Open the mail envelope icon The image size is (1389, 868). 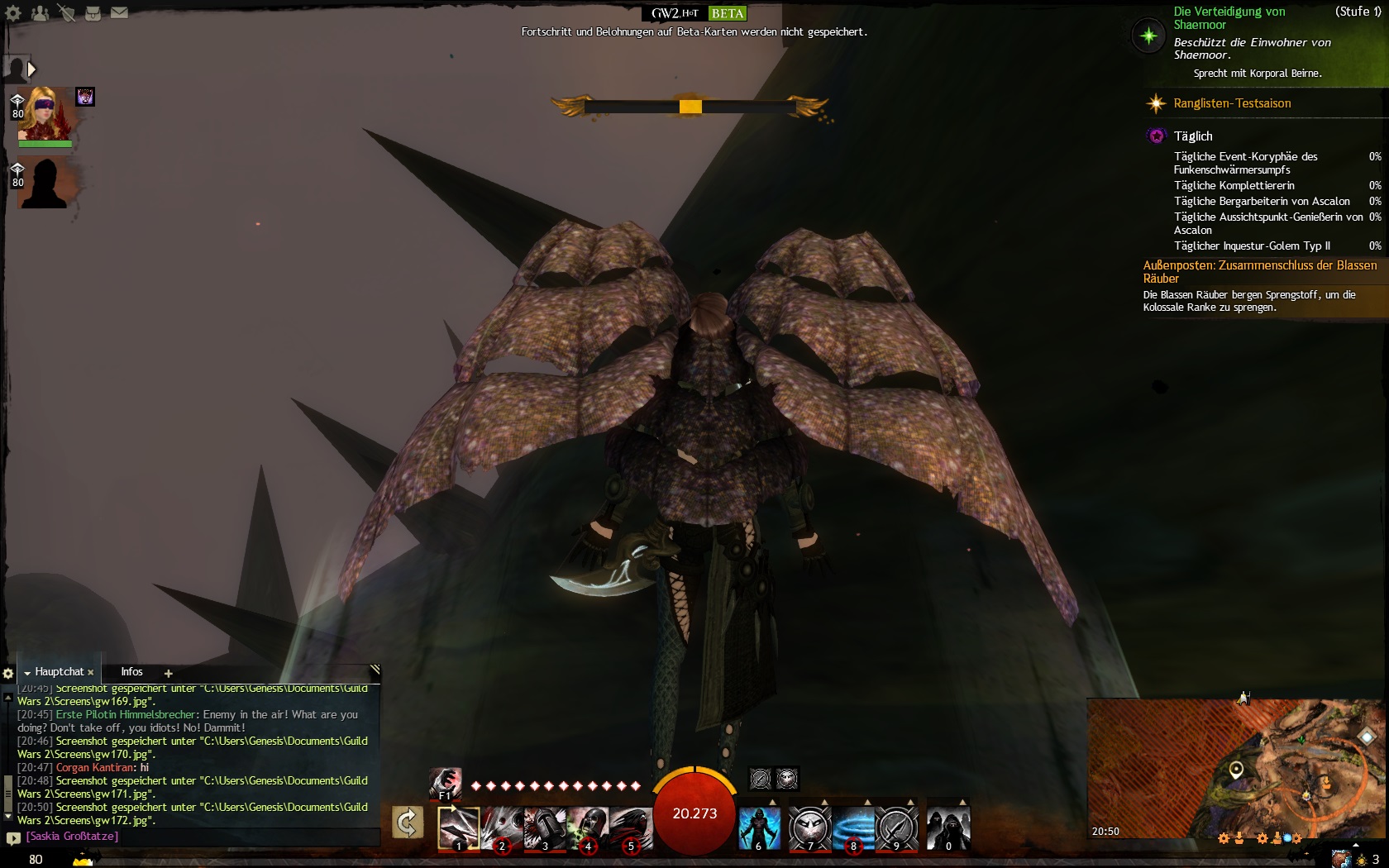[119, 12]
